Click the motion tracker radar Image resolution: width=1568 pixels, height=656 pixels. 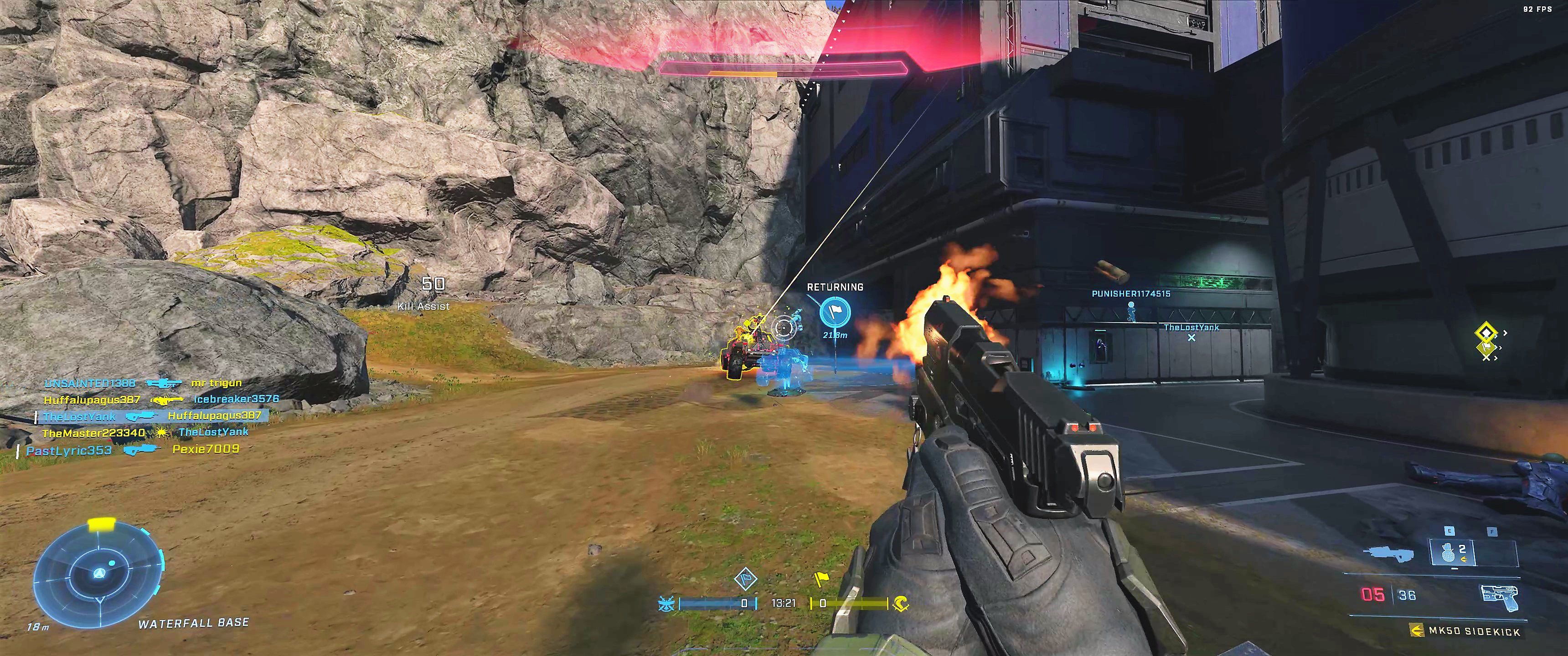pos(98,574)
